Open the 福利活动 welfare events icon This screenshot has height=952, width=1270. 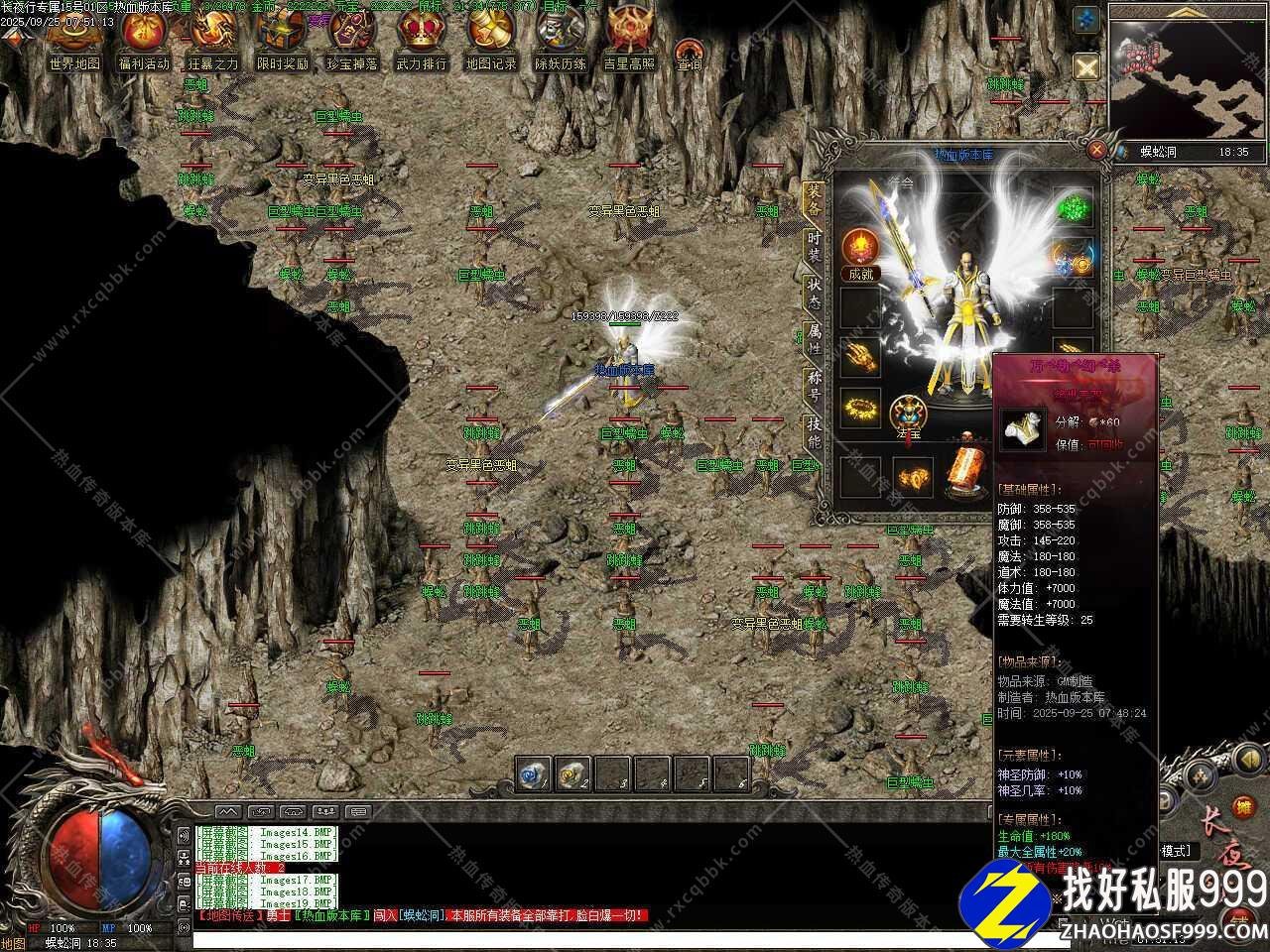pyautogui.click(x=143, y=38)
